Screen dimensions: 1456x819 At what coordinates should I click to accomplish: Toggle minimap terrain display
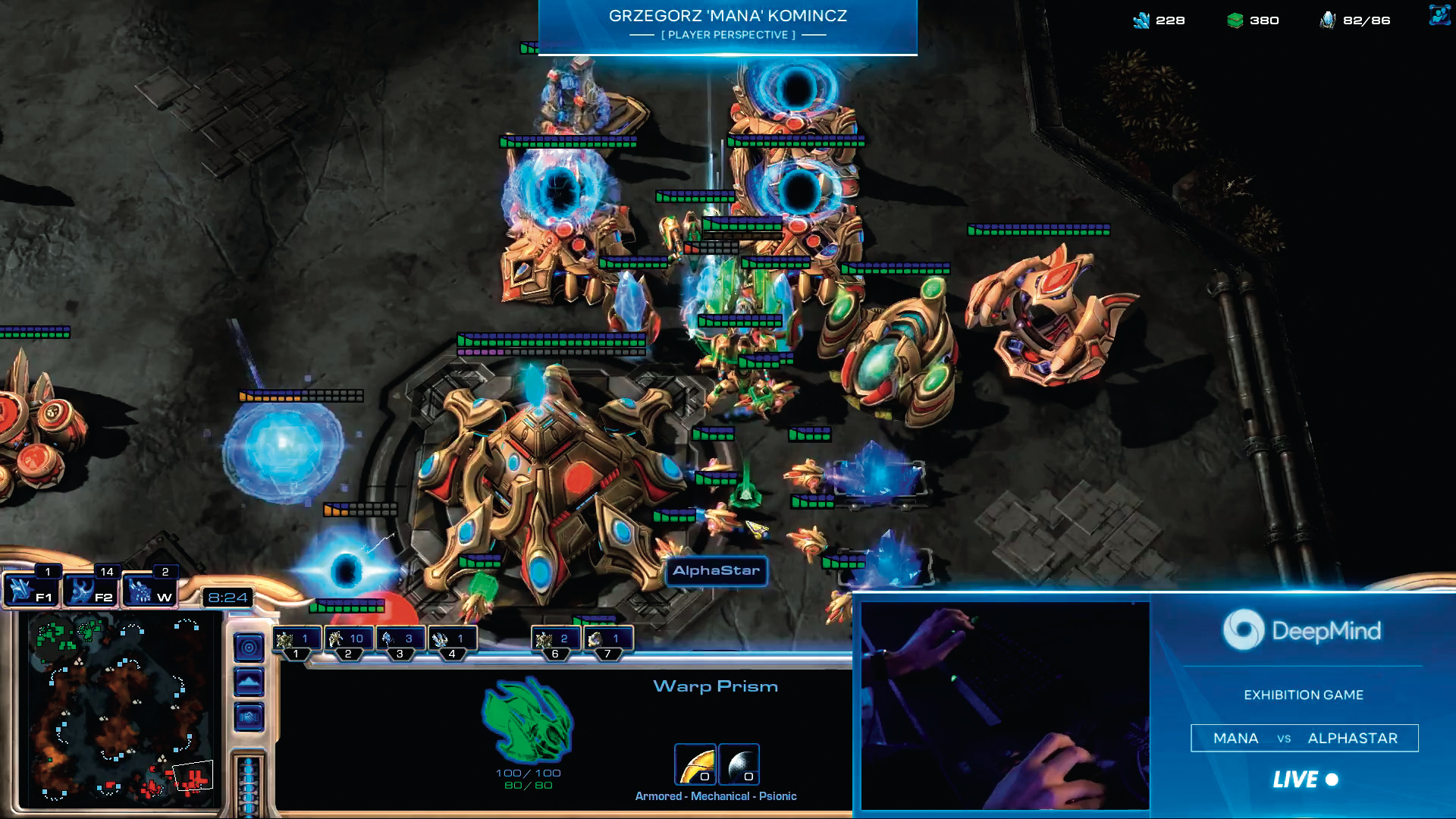click(x=249, y=682)
